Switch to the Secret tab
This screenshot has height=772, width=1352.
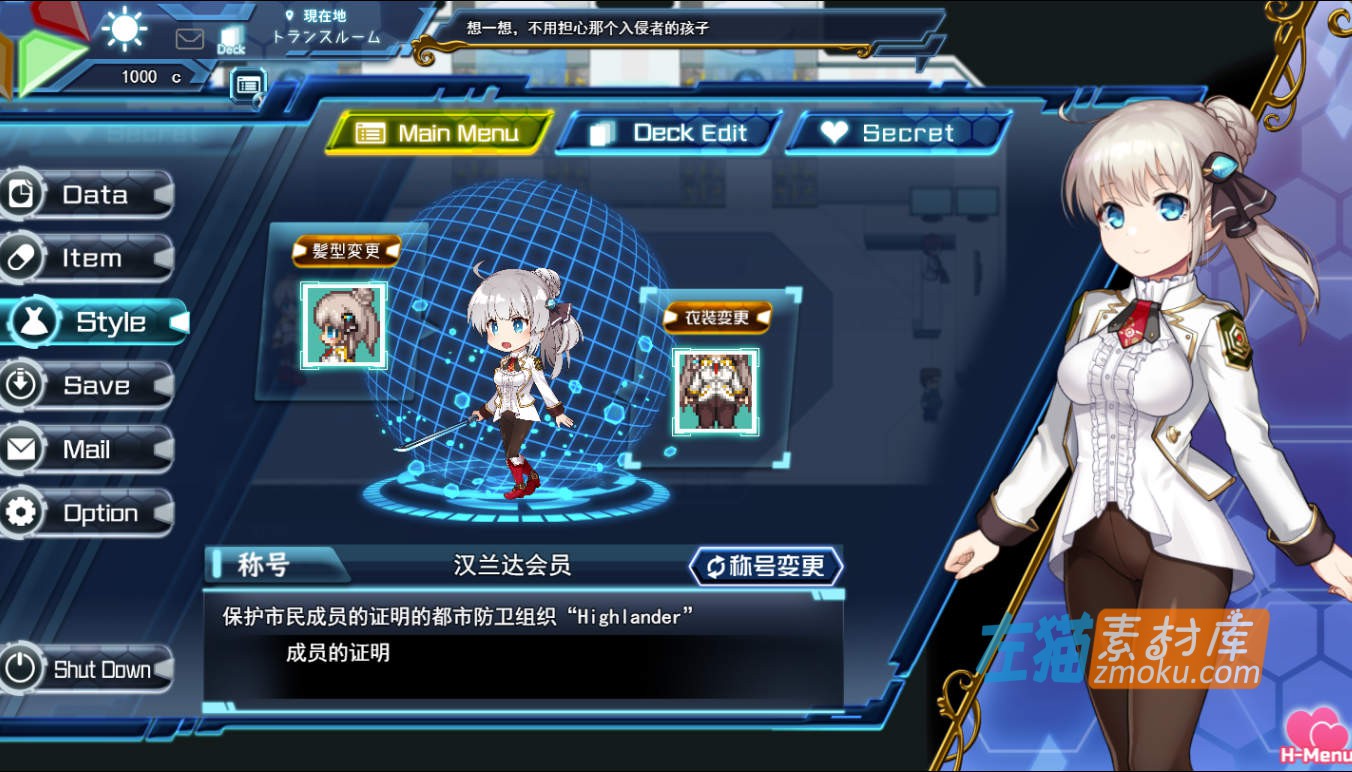pyautogui.click(x=895, y=131)
